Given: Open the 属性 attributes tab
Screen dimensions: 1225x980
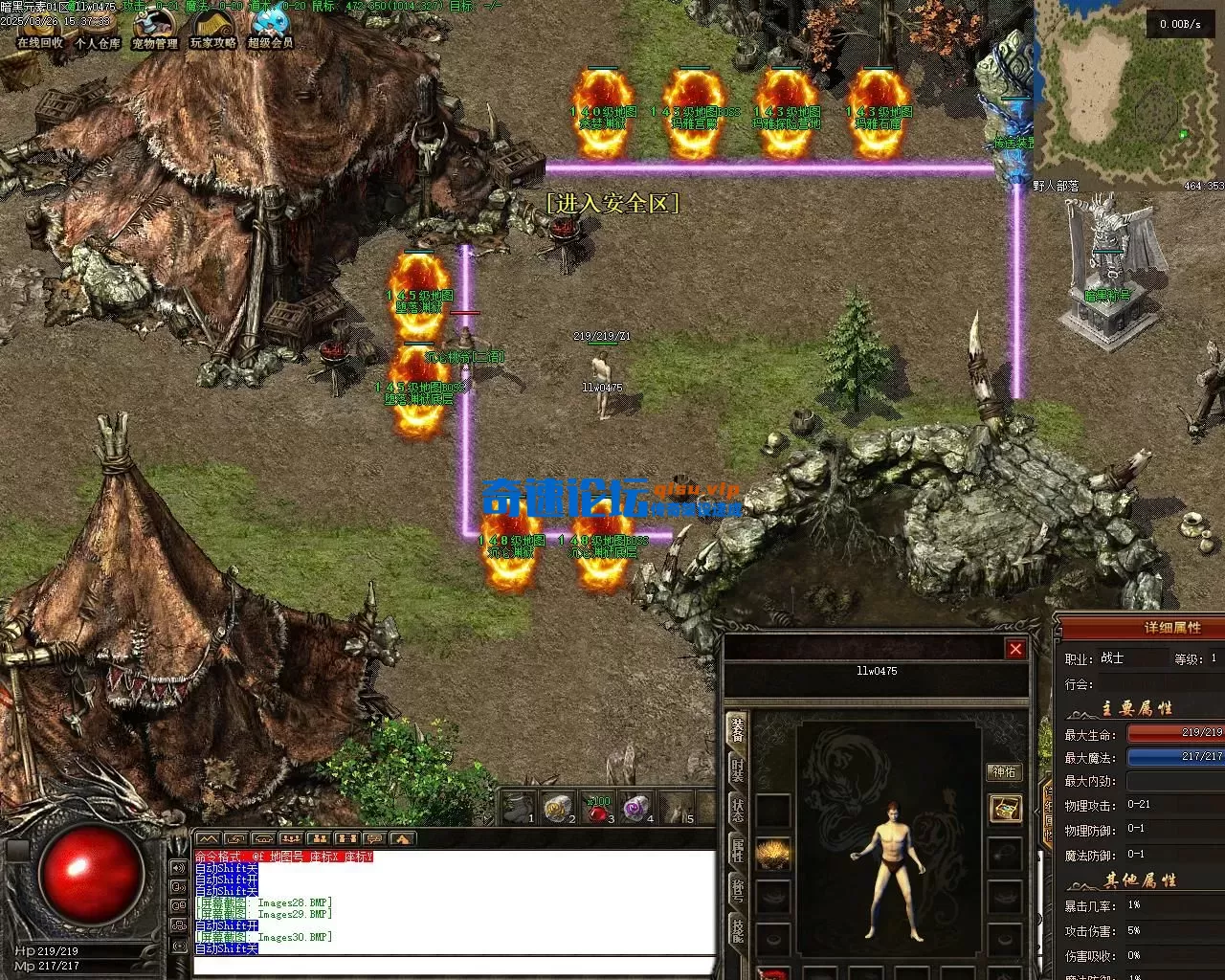Looking at the screenshot, I should (x=738, y=849).
